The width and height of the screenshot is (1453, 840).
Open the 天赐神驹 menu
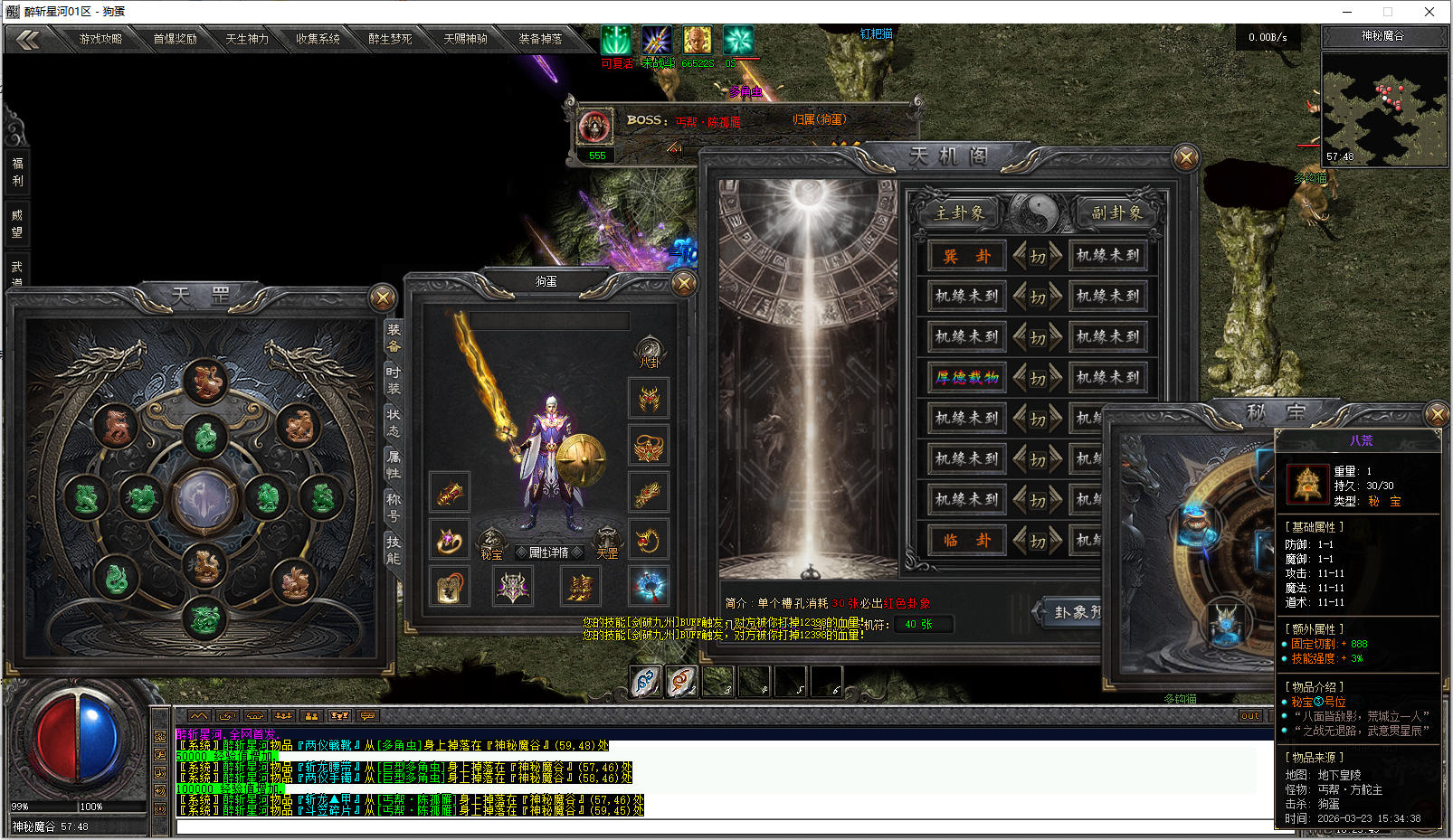[465, 39]
